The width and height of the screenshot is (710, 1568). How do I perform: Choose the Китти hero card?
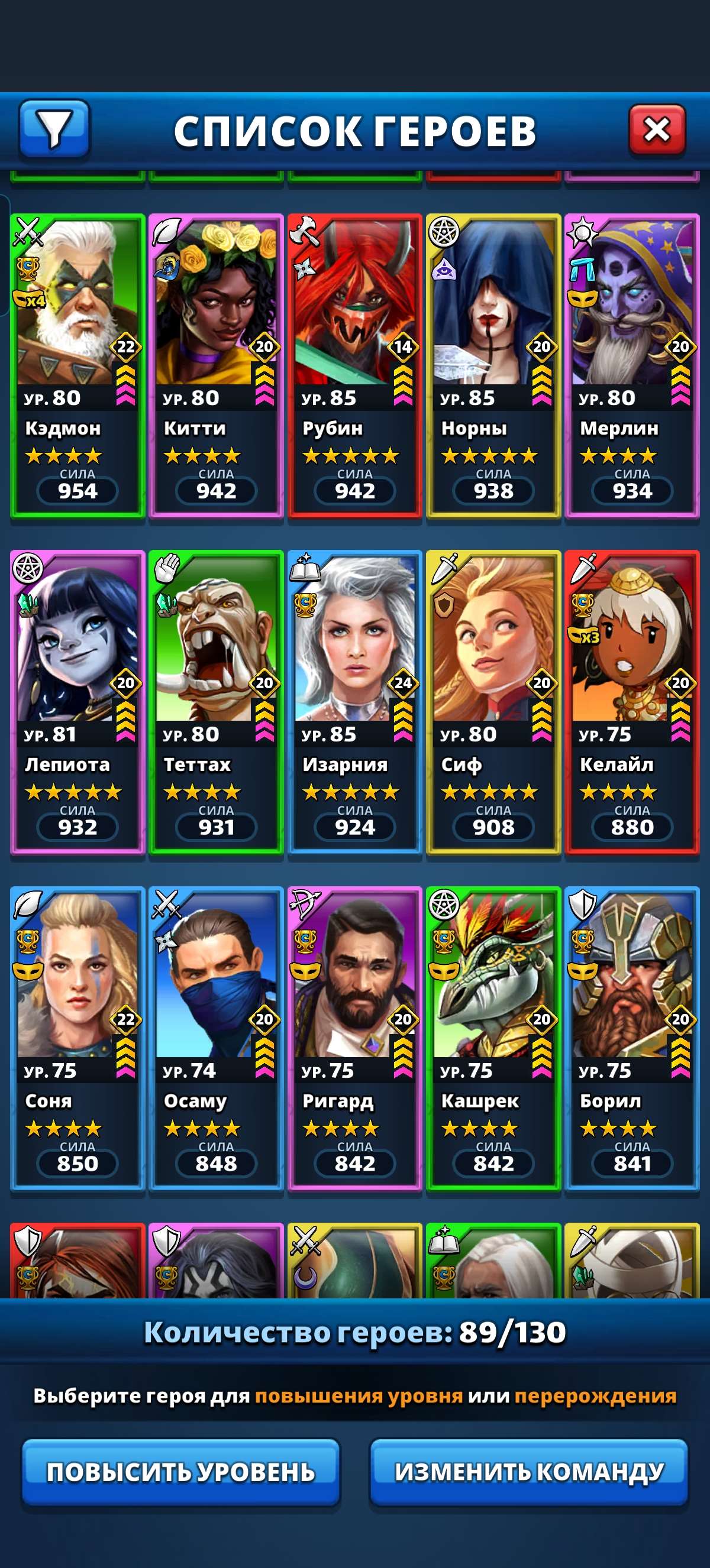coord(216,365)
